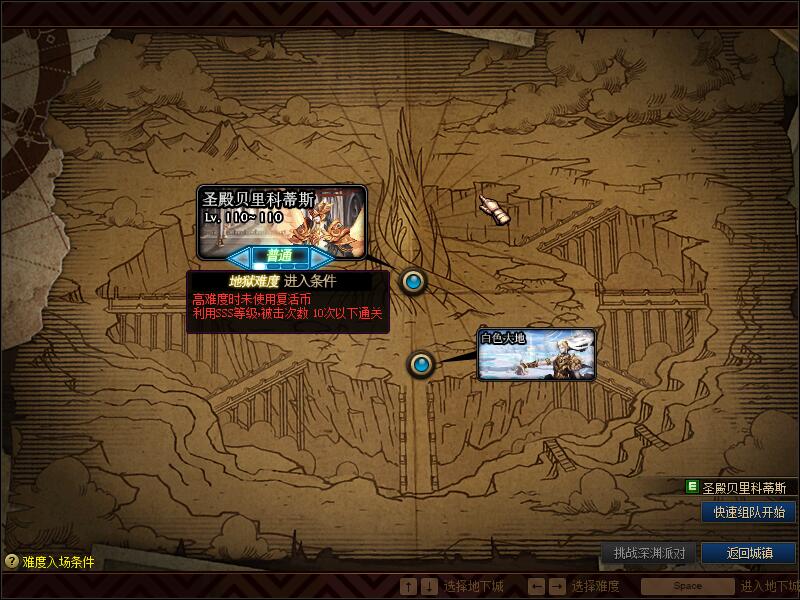Start quick party with 快速组队开始

749,512
